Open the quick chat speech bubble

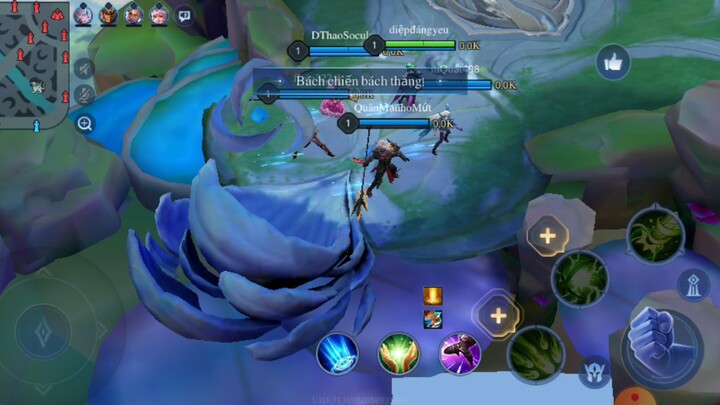[x=184, y=15]
